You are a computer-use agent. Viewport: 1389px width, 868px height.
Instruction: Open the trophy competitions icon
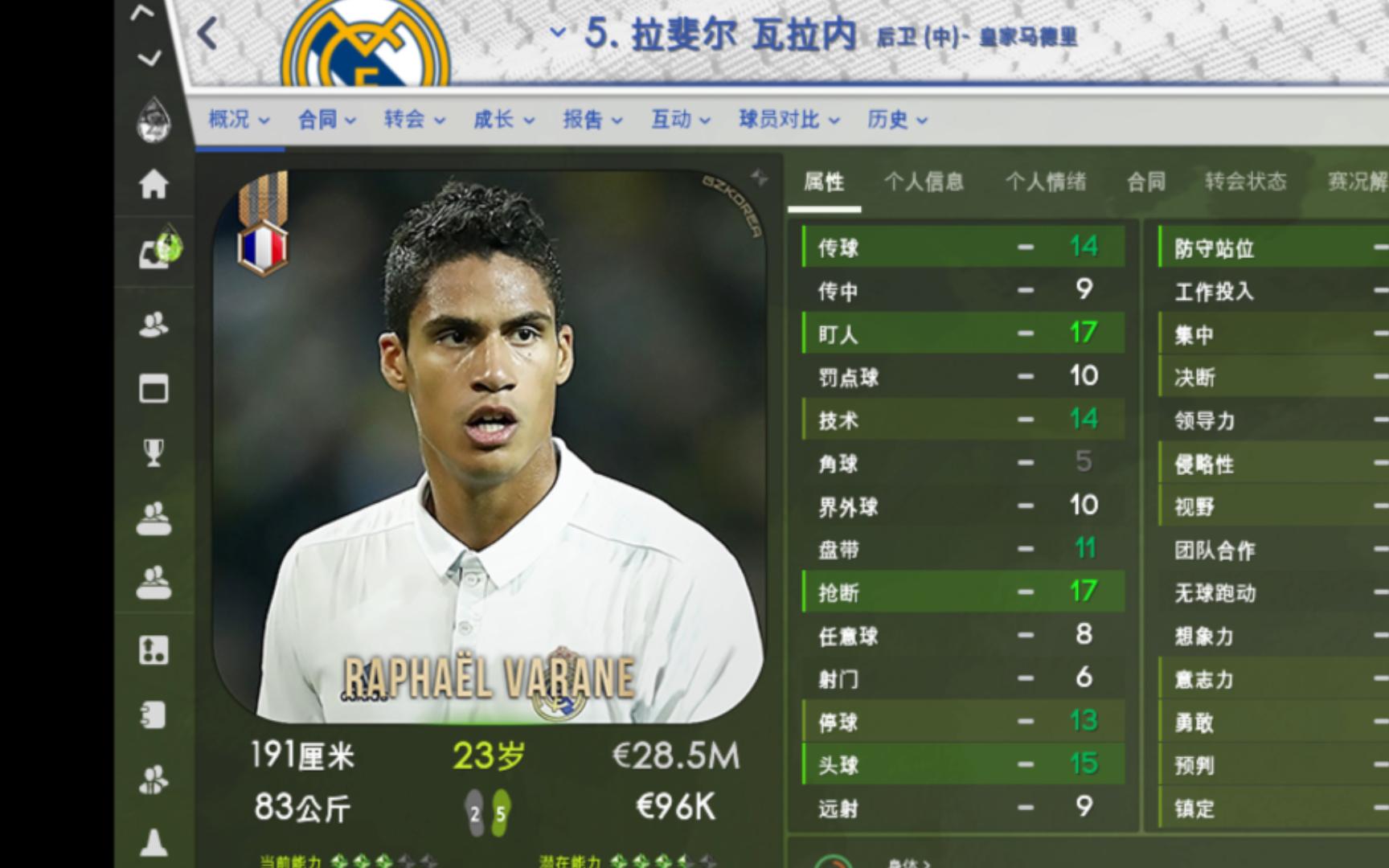(154, 452)
